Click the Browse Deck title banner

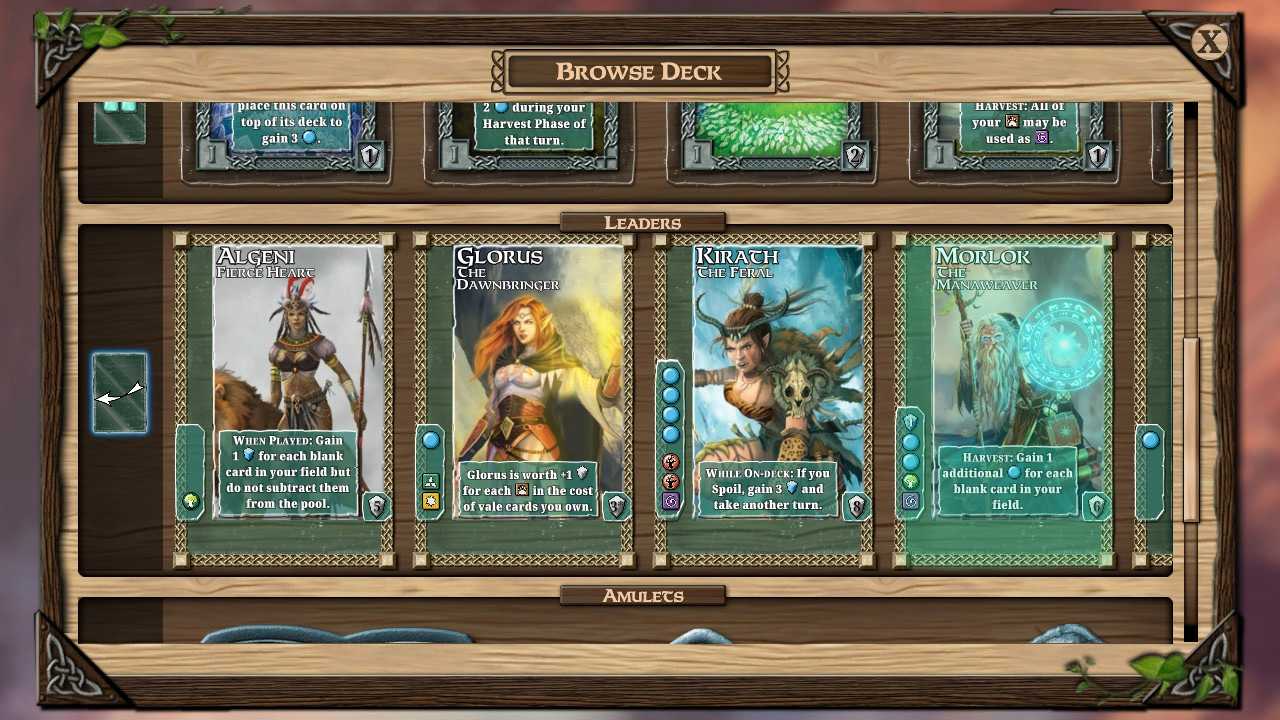point(640,71)
